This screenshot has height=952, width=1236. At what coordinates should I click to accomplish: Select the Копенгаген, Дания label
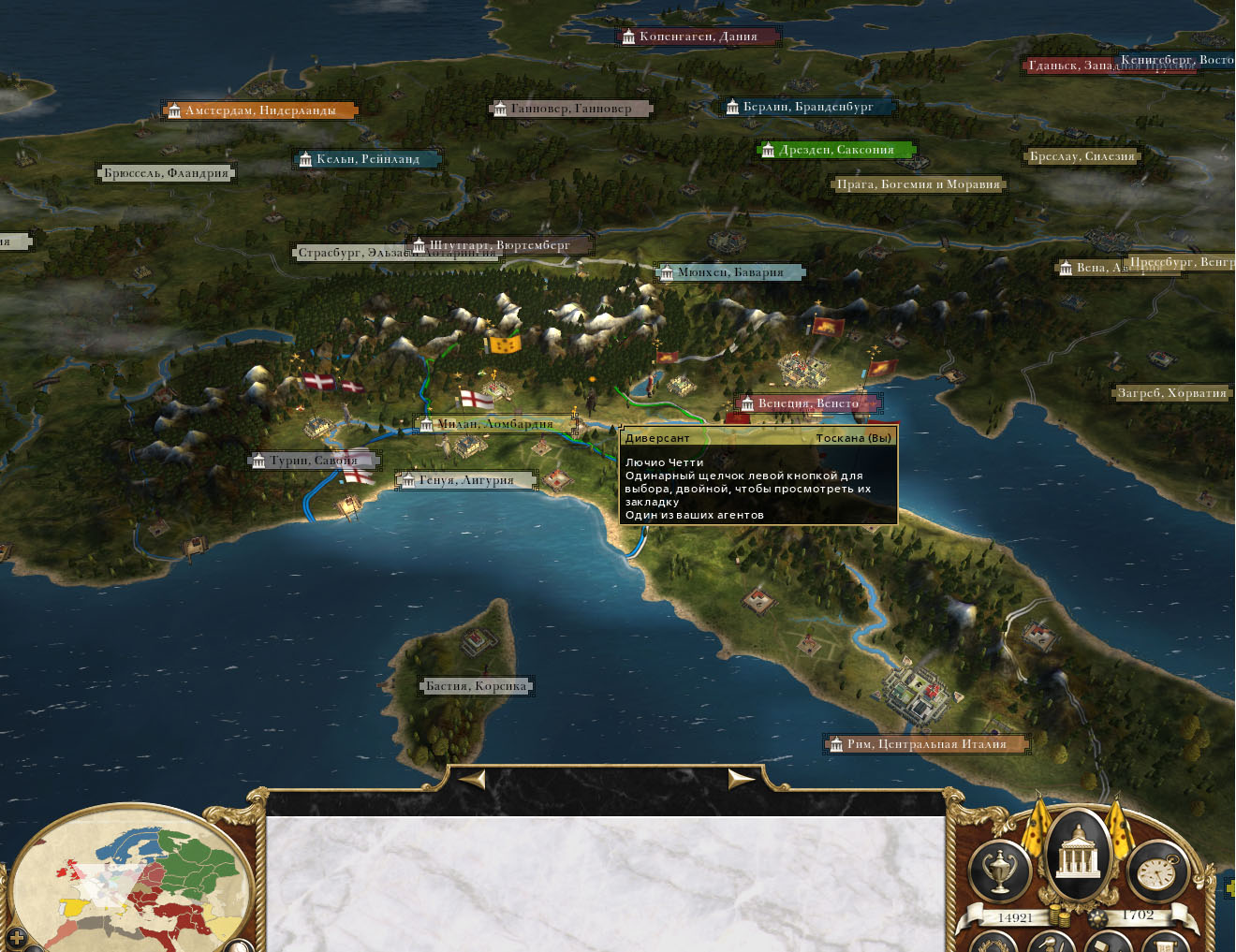(x=698, y=37)
